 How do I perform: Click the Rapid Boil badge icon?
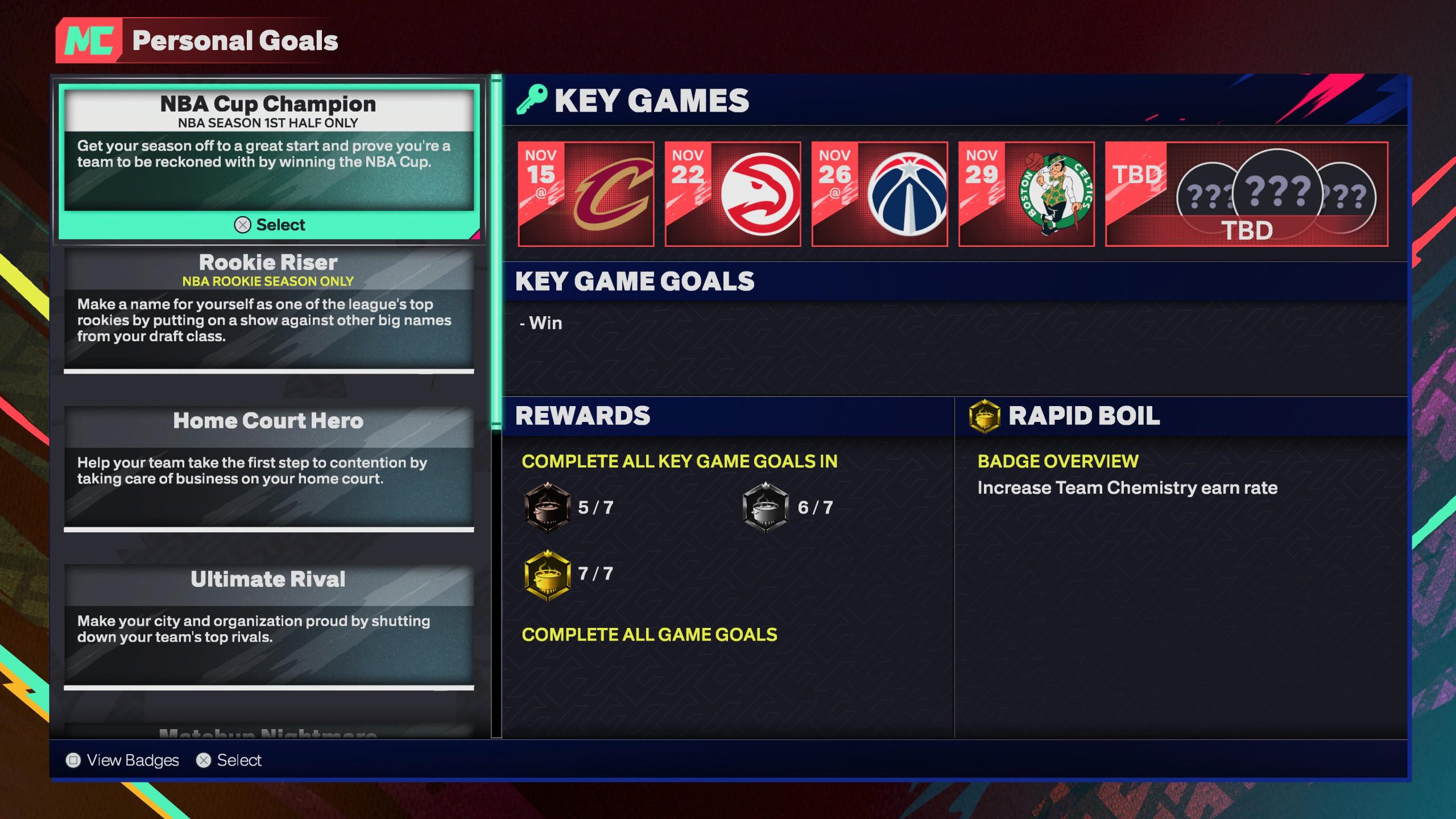[x=984, y=416]
